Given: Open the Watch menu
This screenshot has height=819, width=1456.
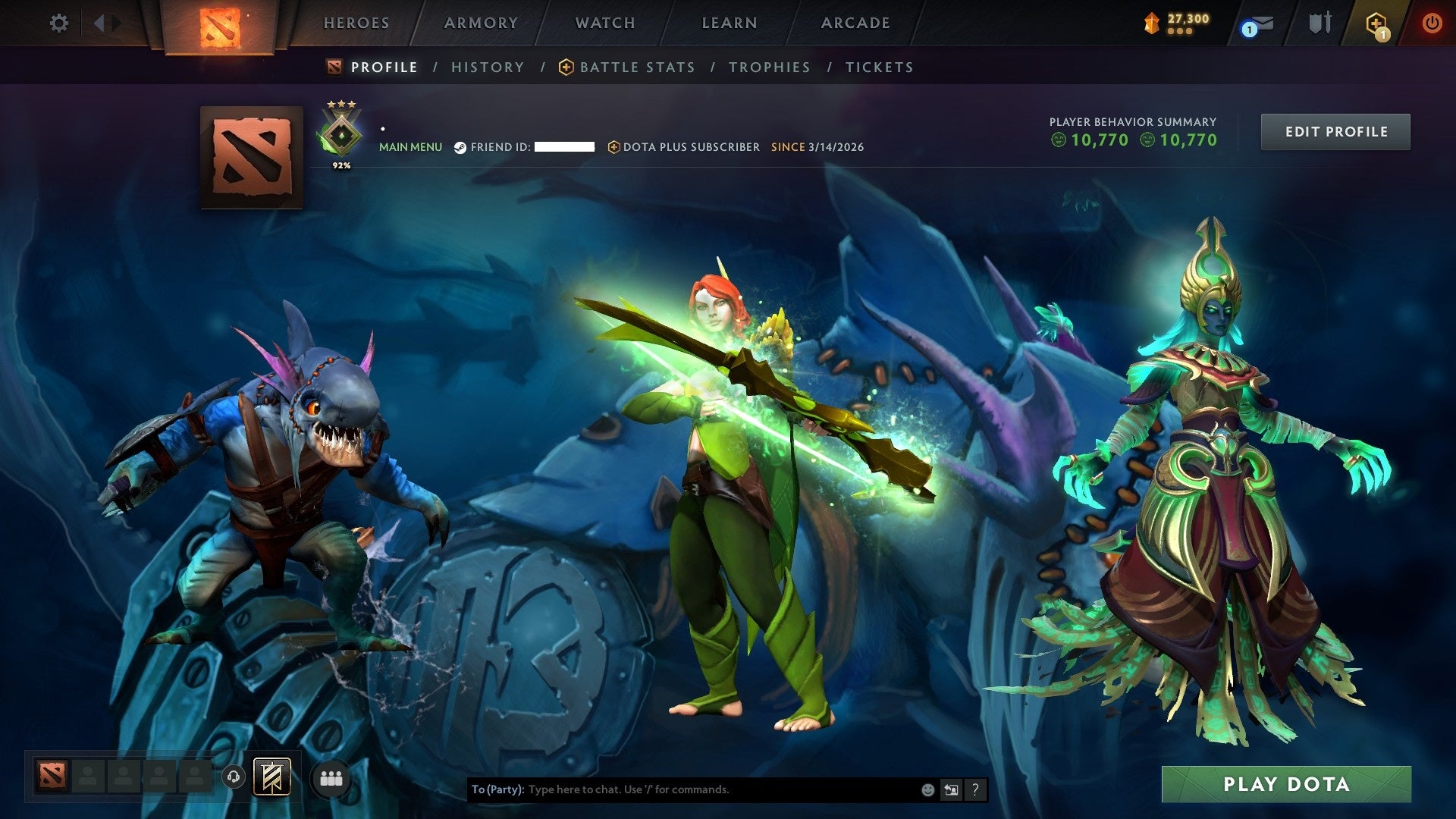Looking at the screenshot, I should tap(604, 23).
